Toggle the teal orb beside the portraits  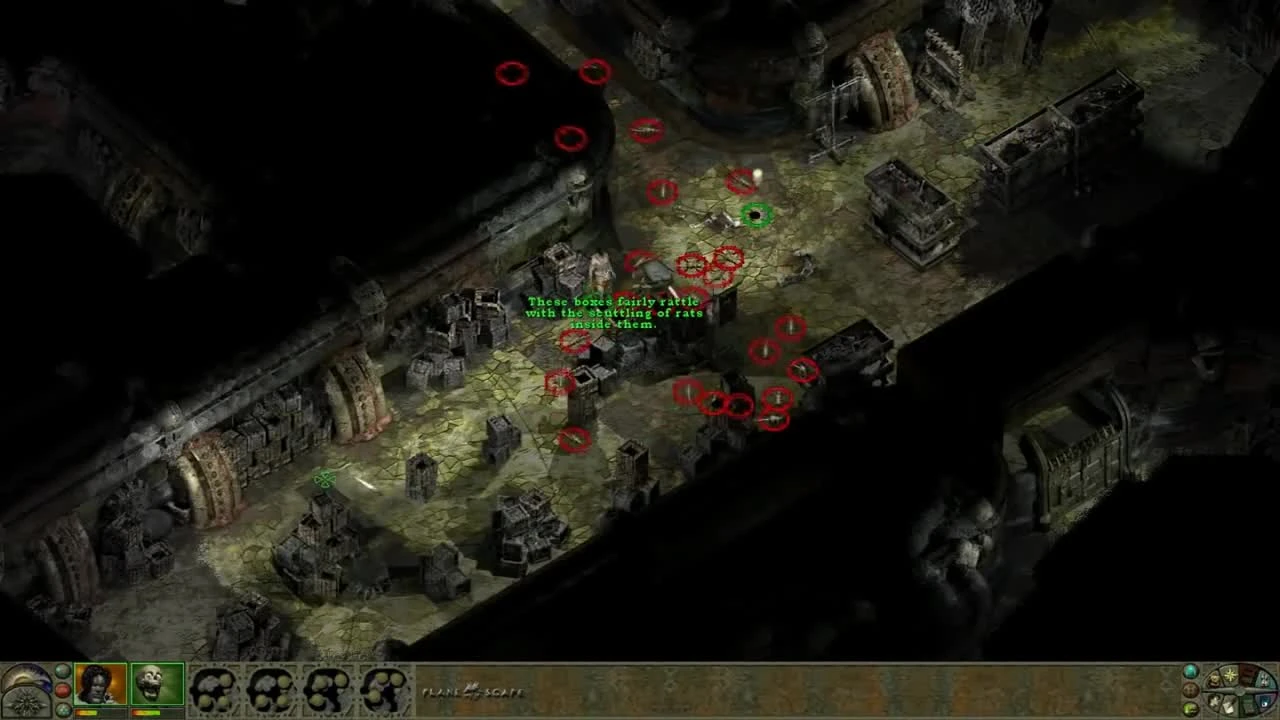62,670
